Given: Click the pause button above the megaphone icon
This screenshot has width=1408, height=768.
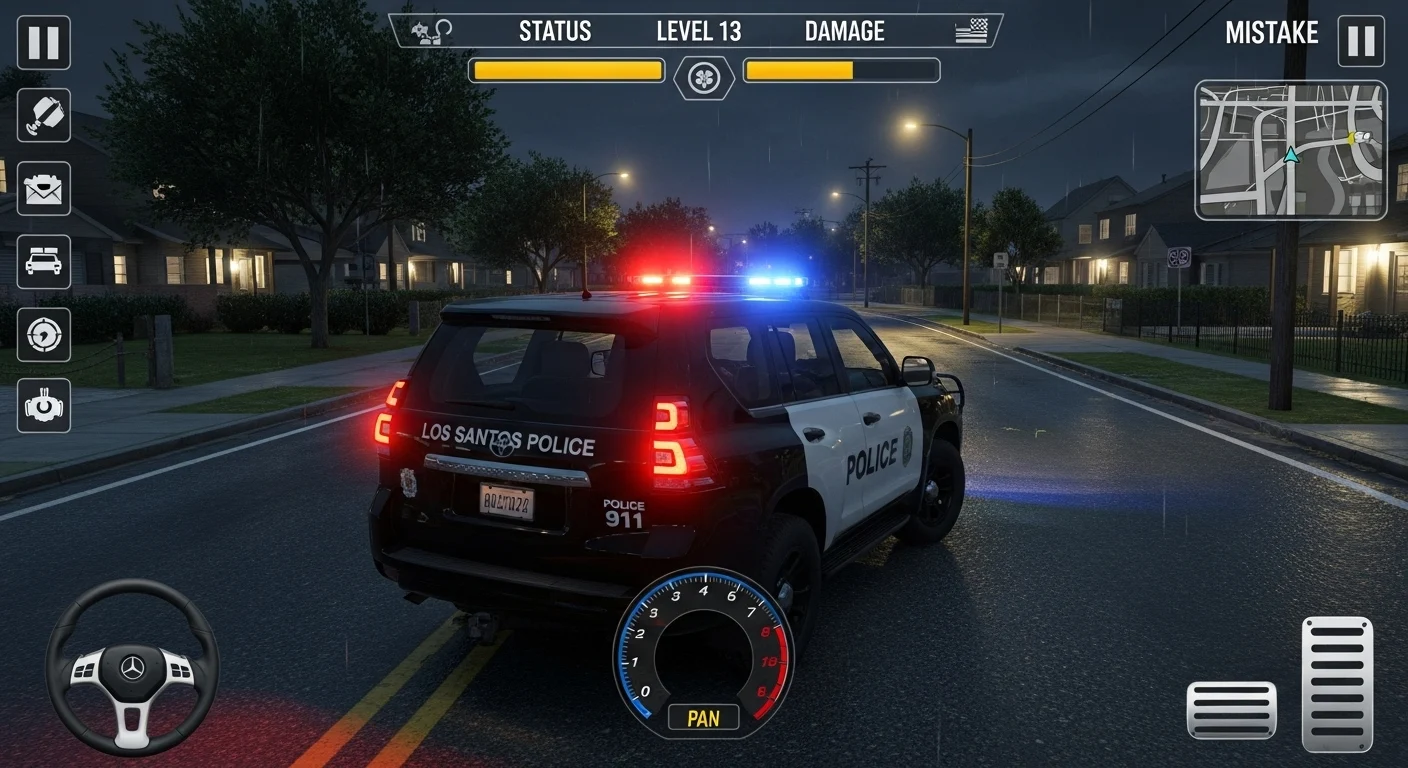Looking at the screenshot, I should (x=44, y=42).
